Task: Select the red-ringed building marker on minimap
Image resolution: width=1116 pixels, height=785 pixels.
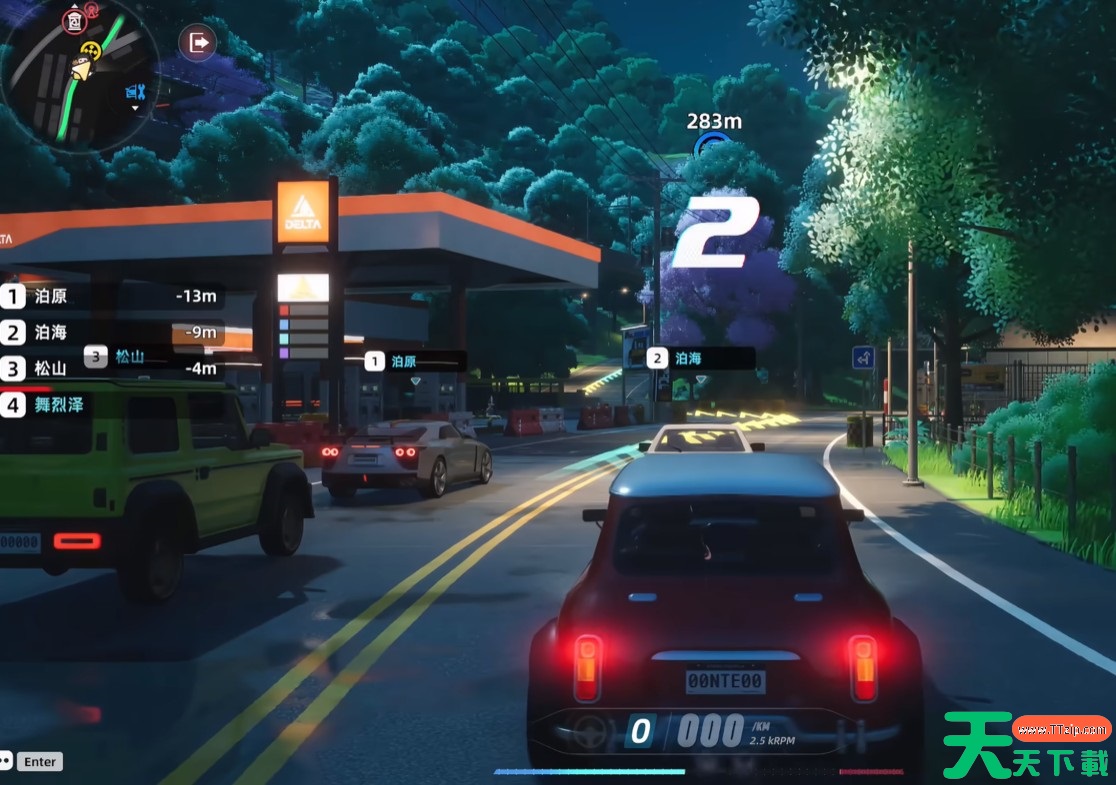Action: click(73, 20)
